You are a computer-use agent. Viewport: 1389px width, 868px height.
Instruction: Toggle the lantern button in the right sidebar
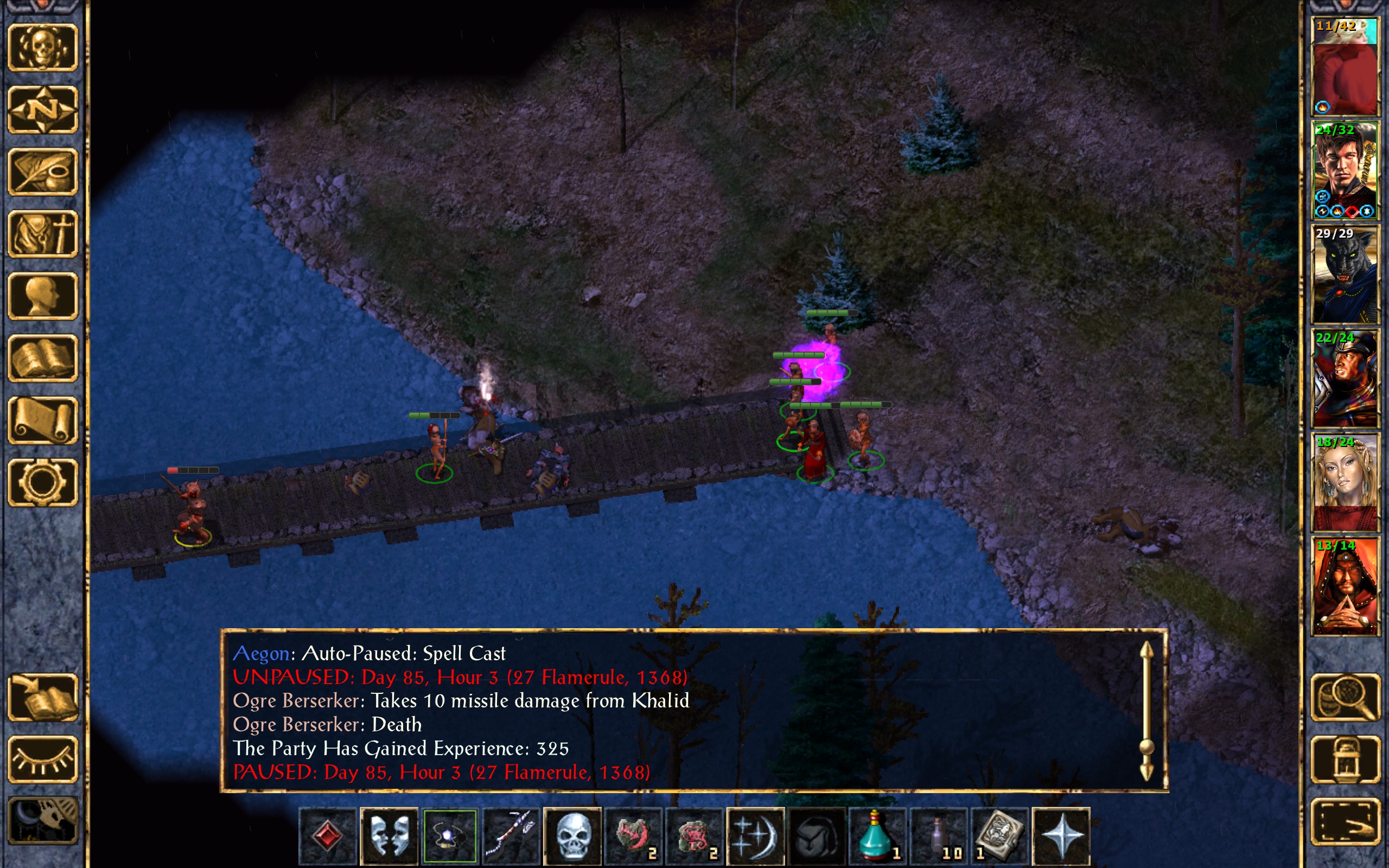[1345, 759]
